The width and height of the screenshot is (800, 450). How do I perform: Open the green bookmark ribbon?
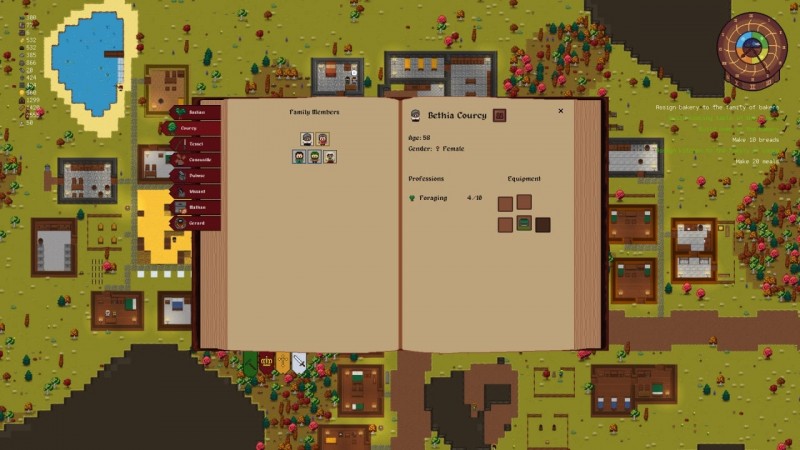click(x=251, y=362)
